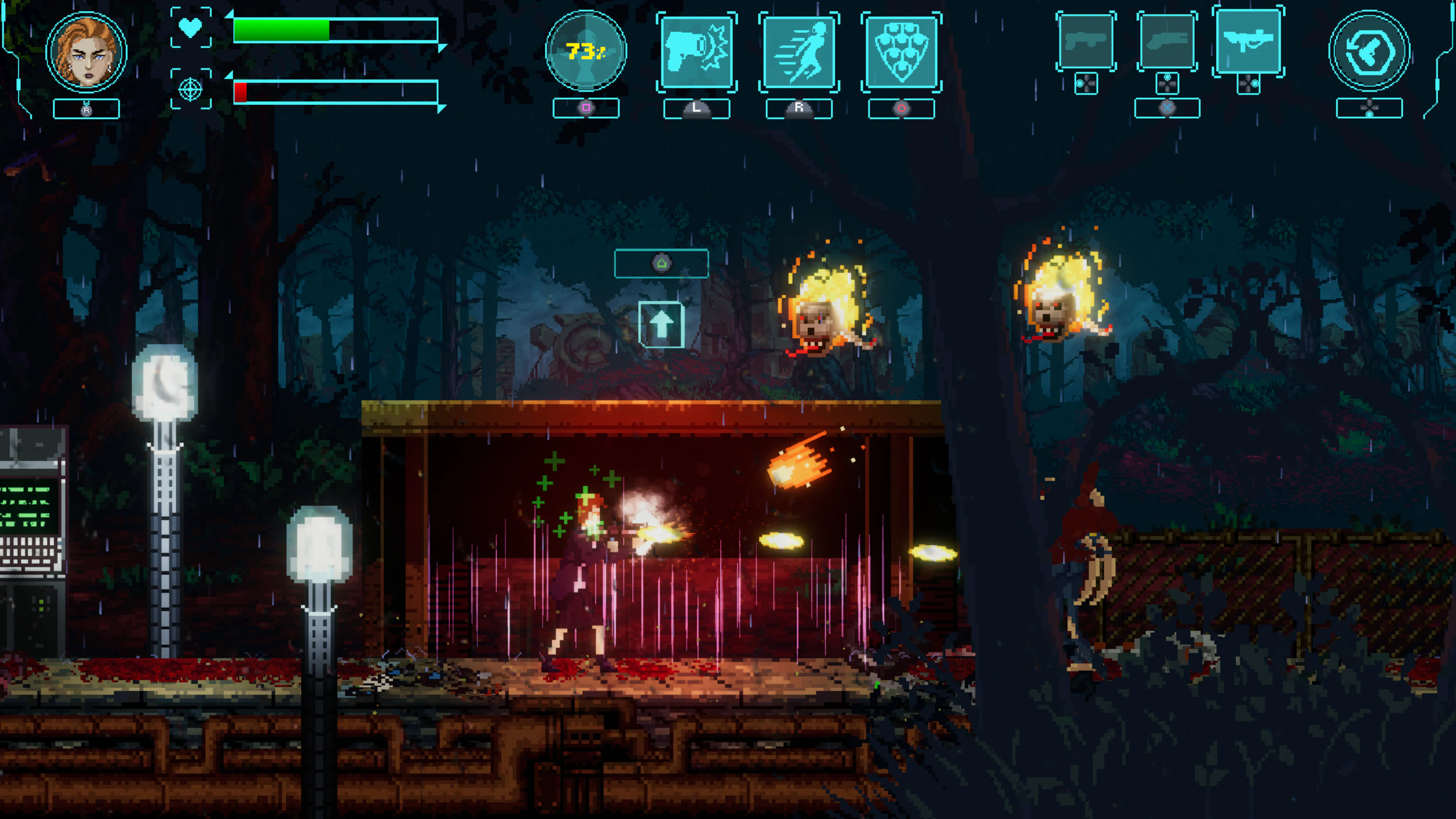Click the red-haired heroine portrait
Screen dimensions: 1456x819
[86, 53]
